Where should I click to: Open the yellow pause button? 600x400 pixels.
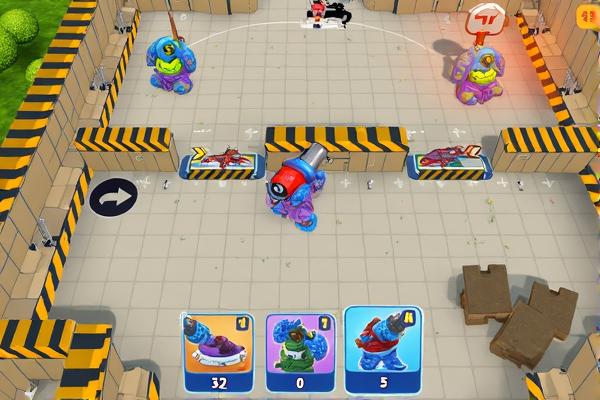point(588,14)
